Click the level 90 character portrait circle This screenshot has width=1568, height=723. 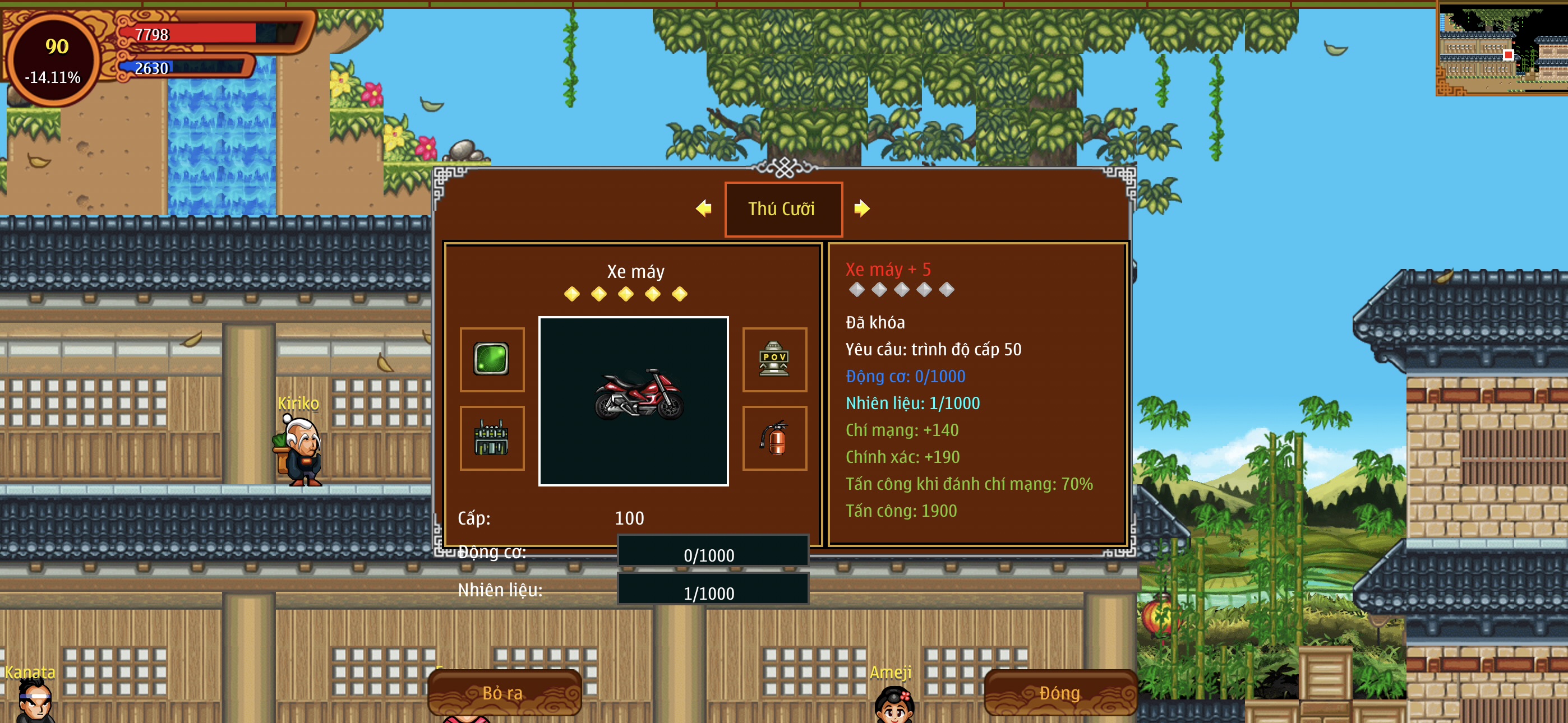click(54, 59)
